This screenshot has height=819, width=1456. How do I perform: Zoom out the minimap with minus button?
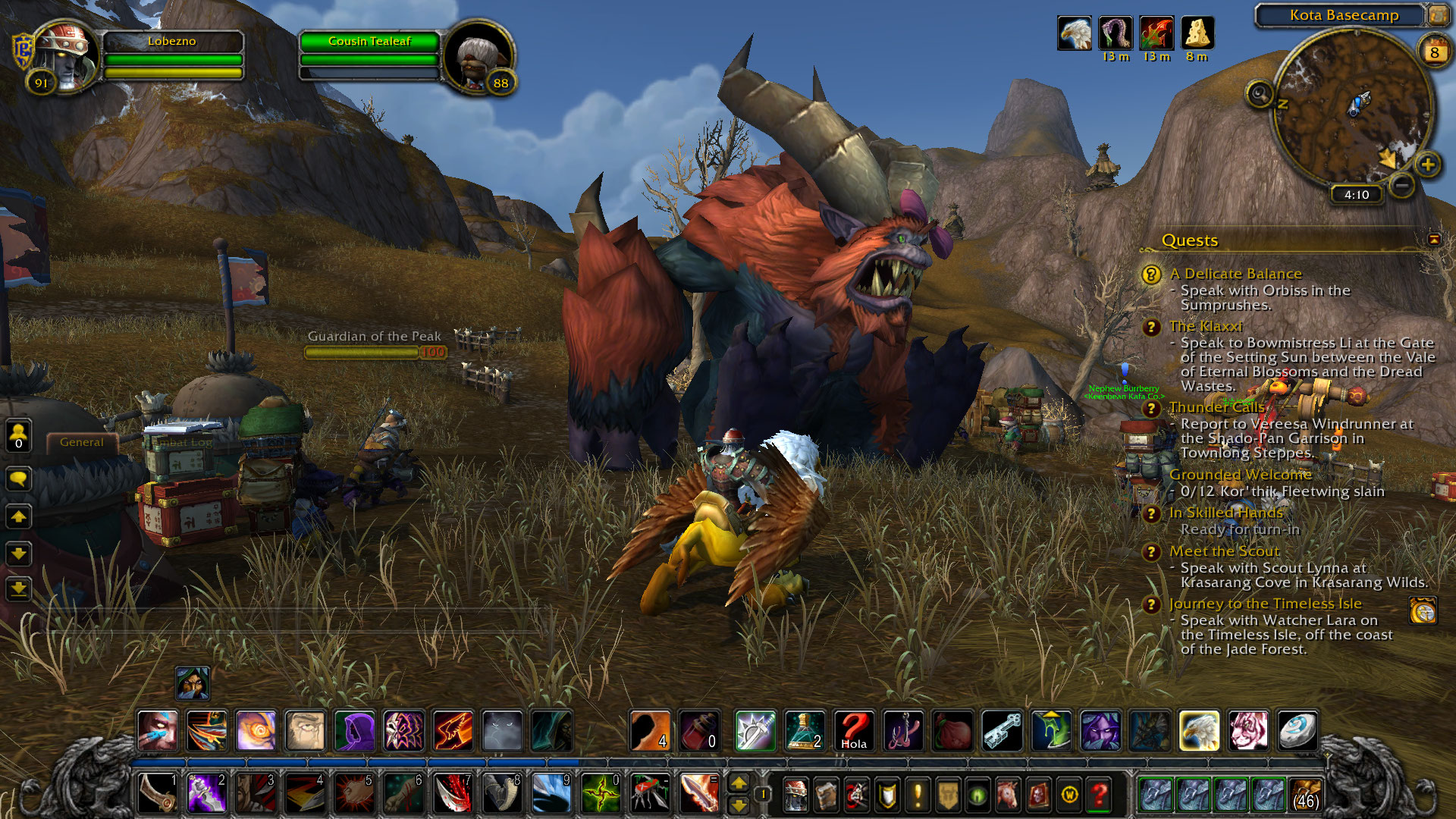point(1402,184)
